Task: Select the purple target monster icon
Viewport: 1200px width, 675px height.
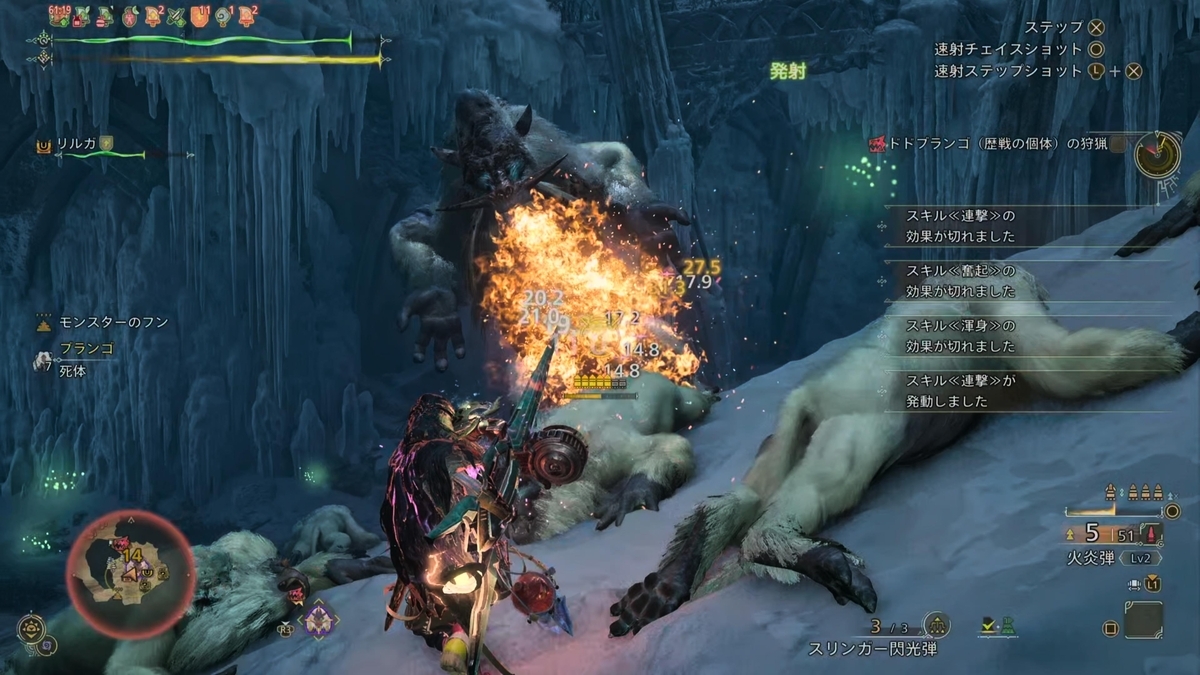Action: pos(318,619)
